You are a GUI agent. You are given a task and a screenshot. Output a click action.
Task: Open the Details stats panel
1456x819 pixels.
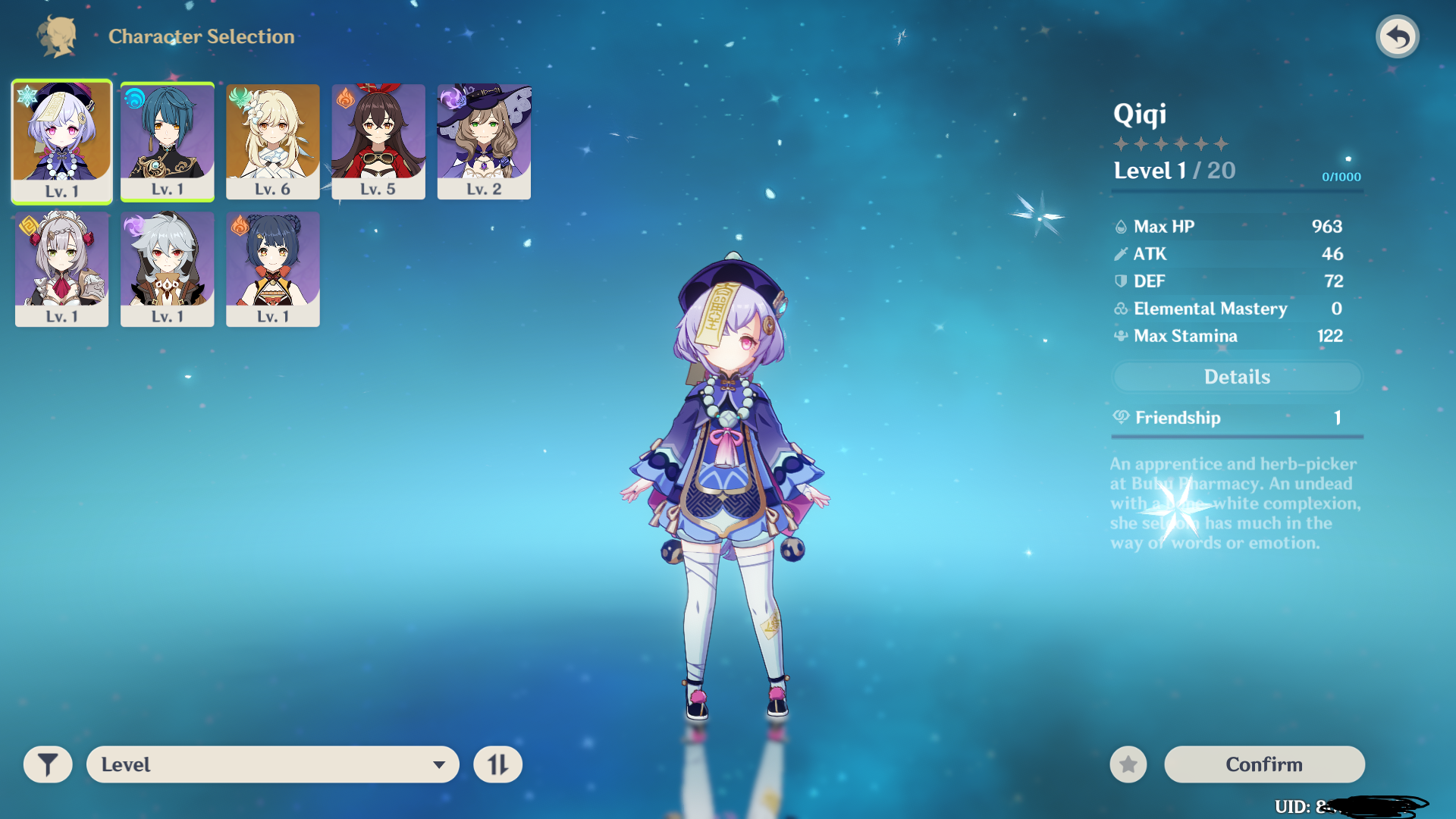tap(1237, 377)
